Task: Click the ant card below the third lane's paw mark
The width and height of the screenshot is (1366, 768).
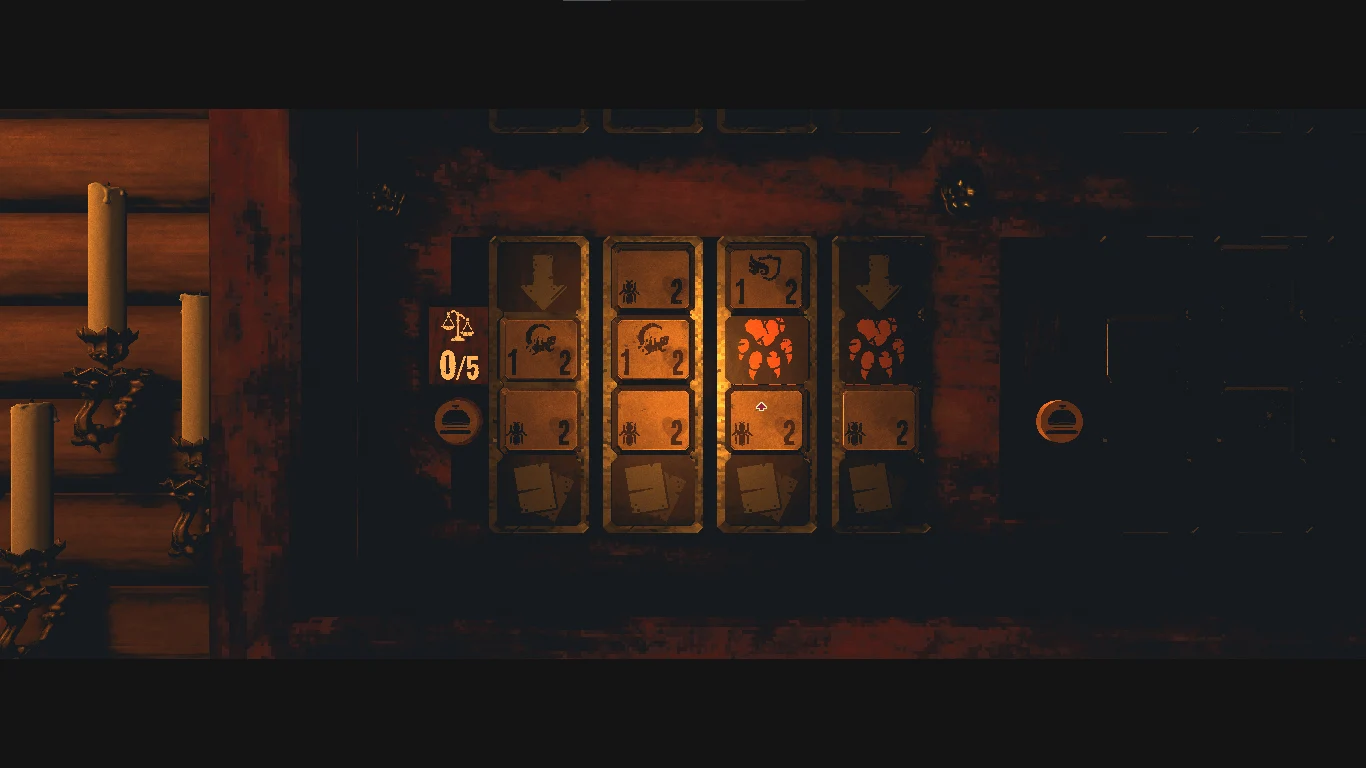Action: 766,420
